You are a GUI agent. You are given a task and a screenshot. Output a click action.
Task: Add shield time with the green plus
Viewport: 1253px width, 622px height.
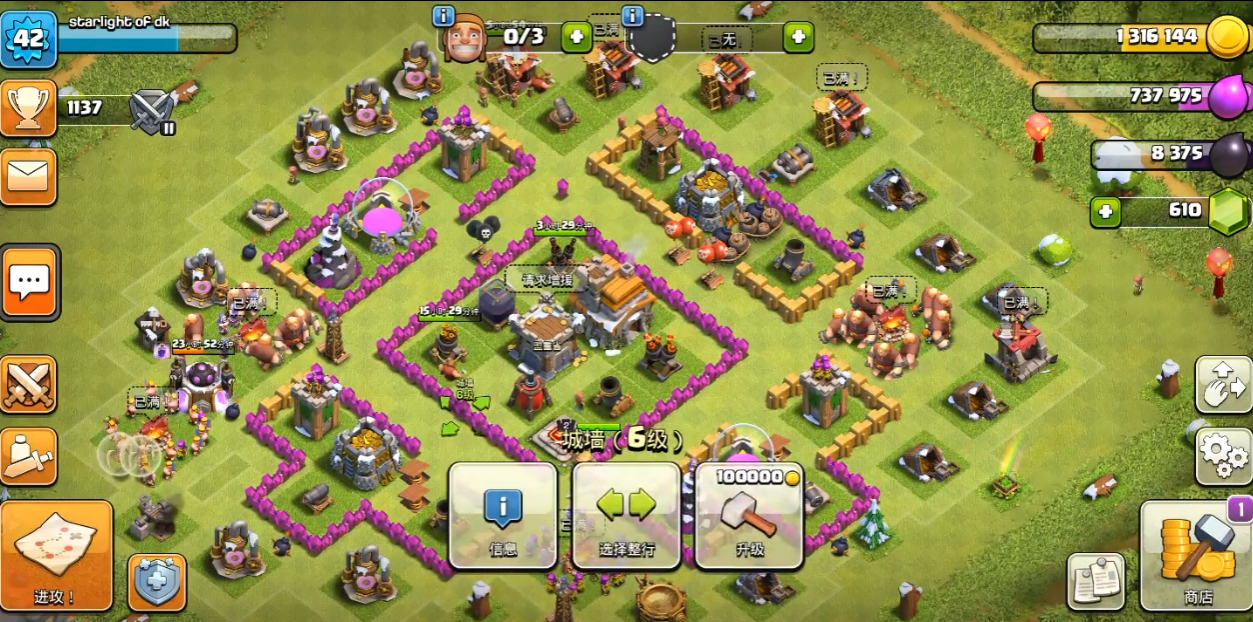(x=798, y=38)
